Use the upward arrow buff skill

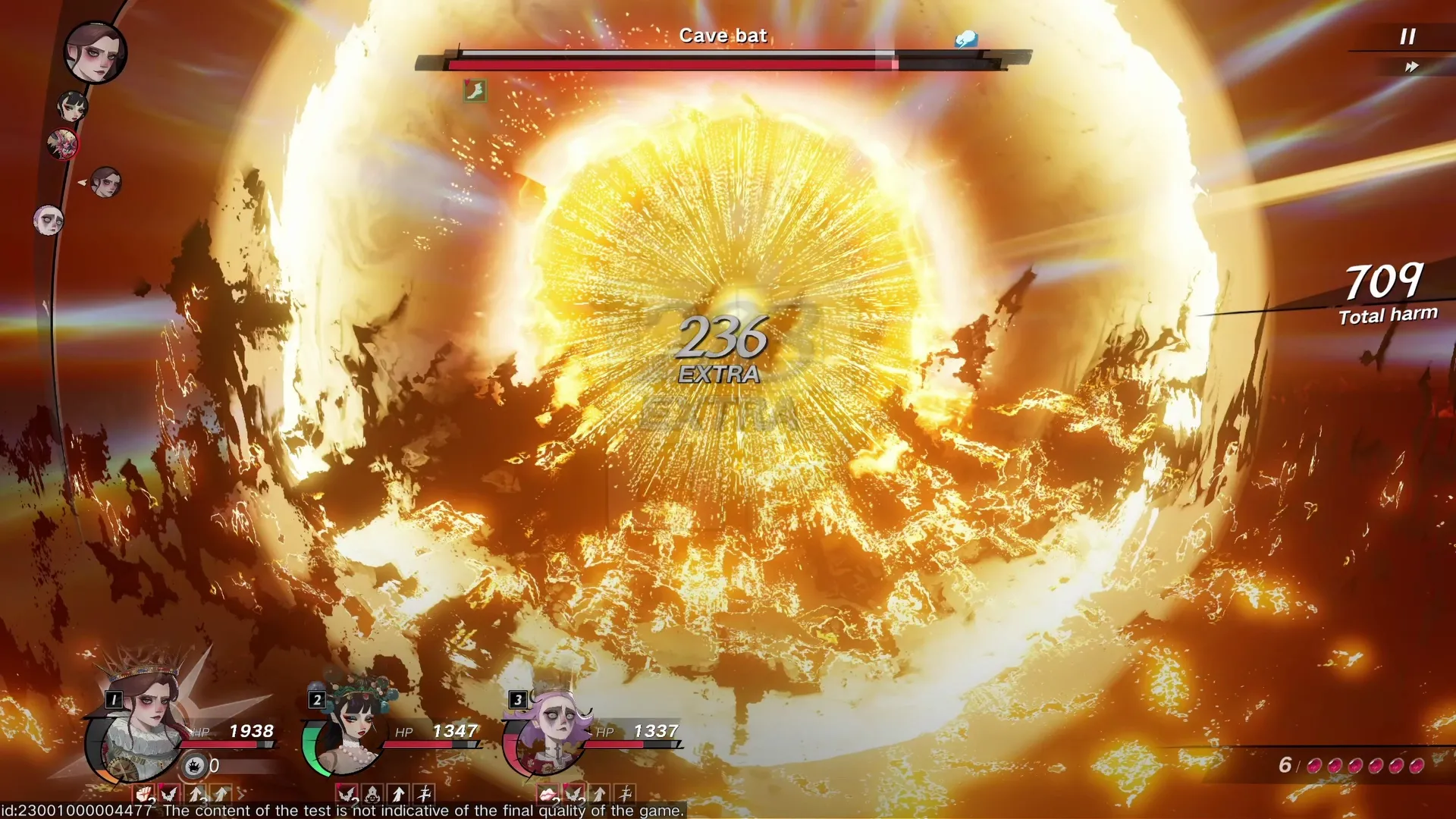[194, 793]
